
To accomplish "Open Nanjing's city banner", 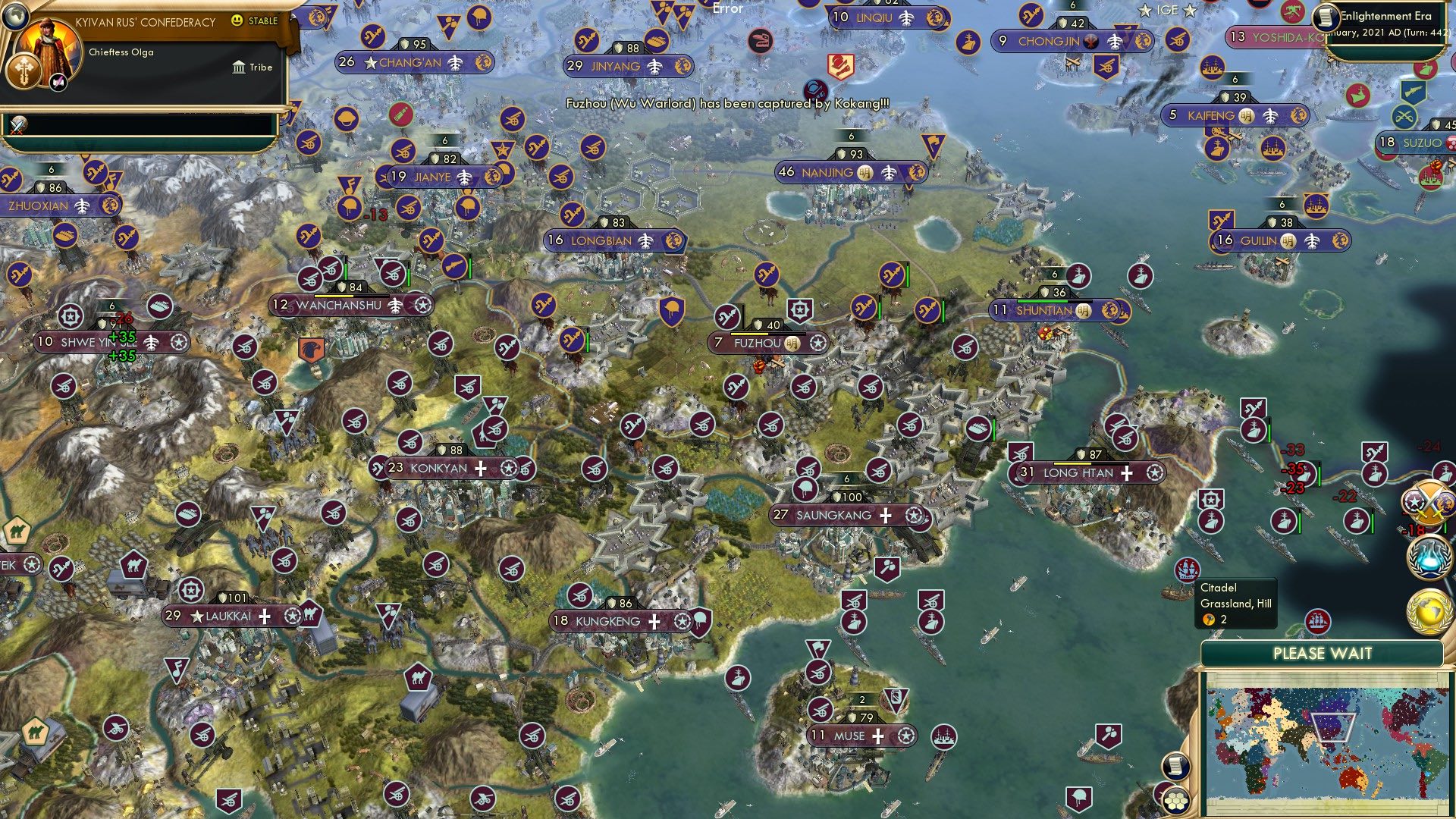I will coord(827,173).
